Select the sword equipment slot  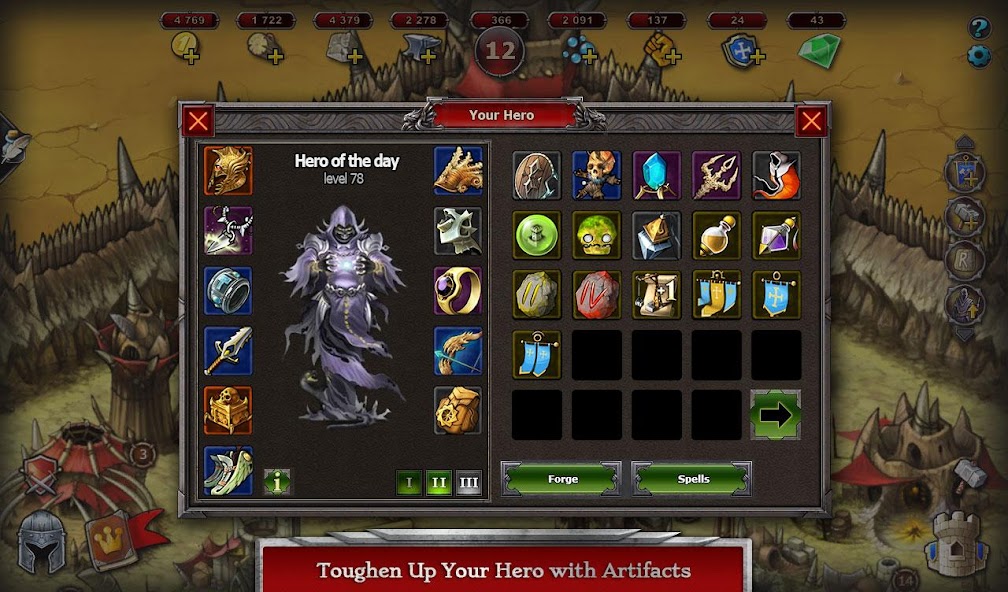coord(228,351)
